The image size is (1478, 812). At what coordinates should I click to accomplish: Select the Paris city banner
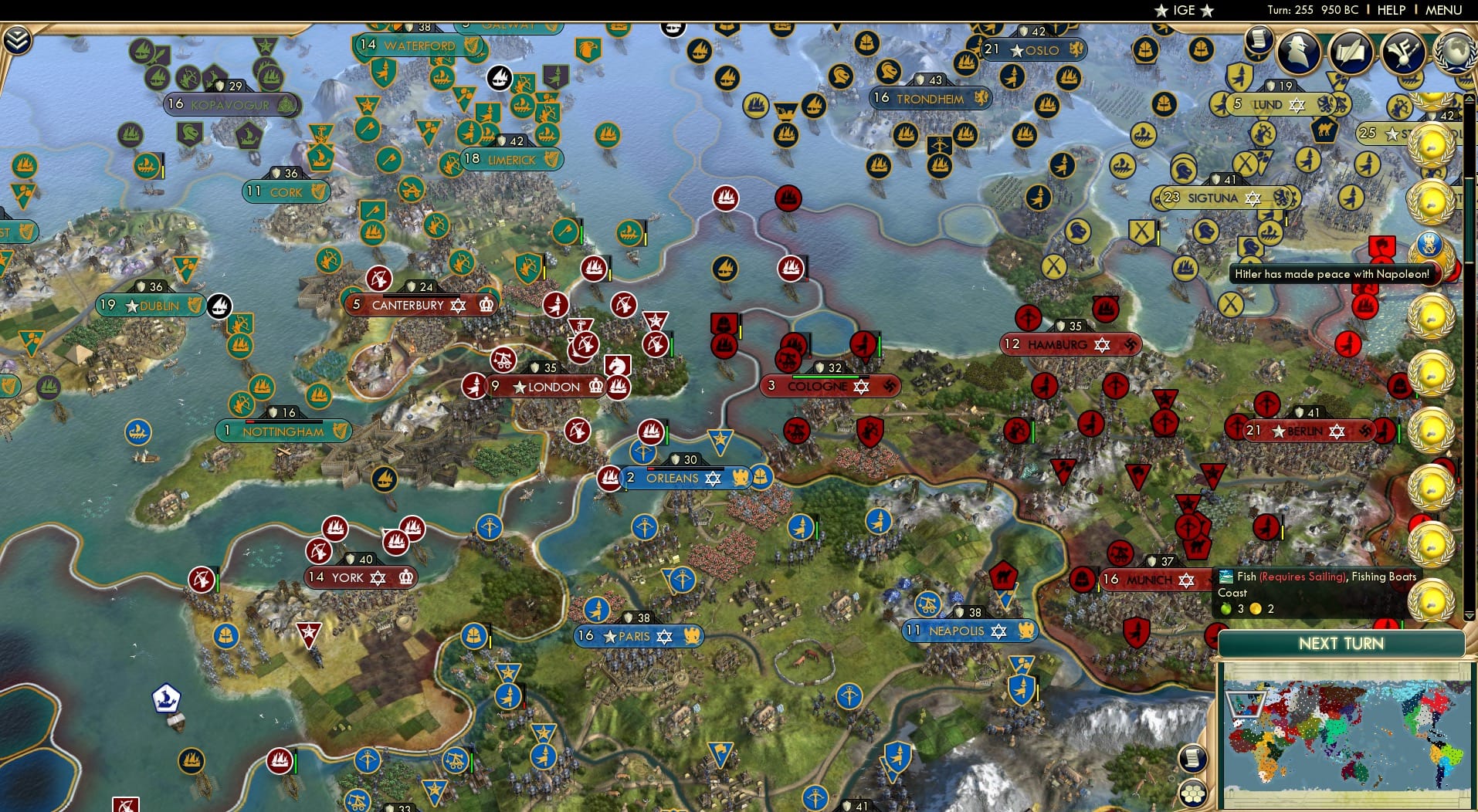coord(638,637)
